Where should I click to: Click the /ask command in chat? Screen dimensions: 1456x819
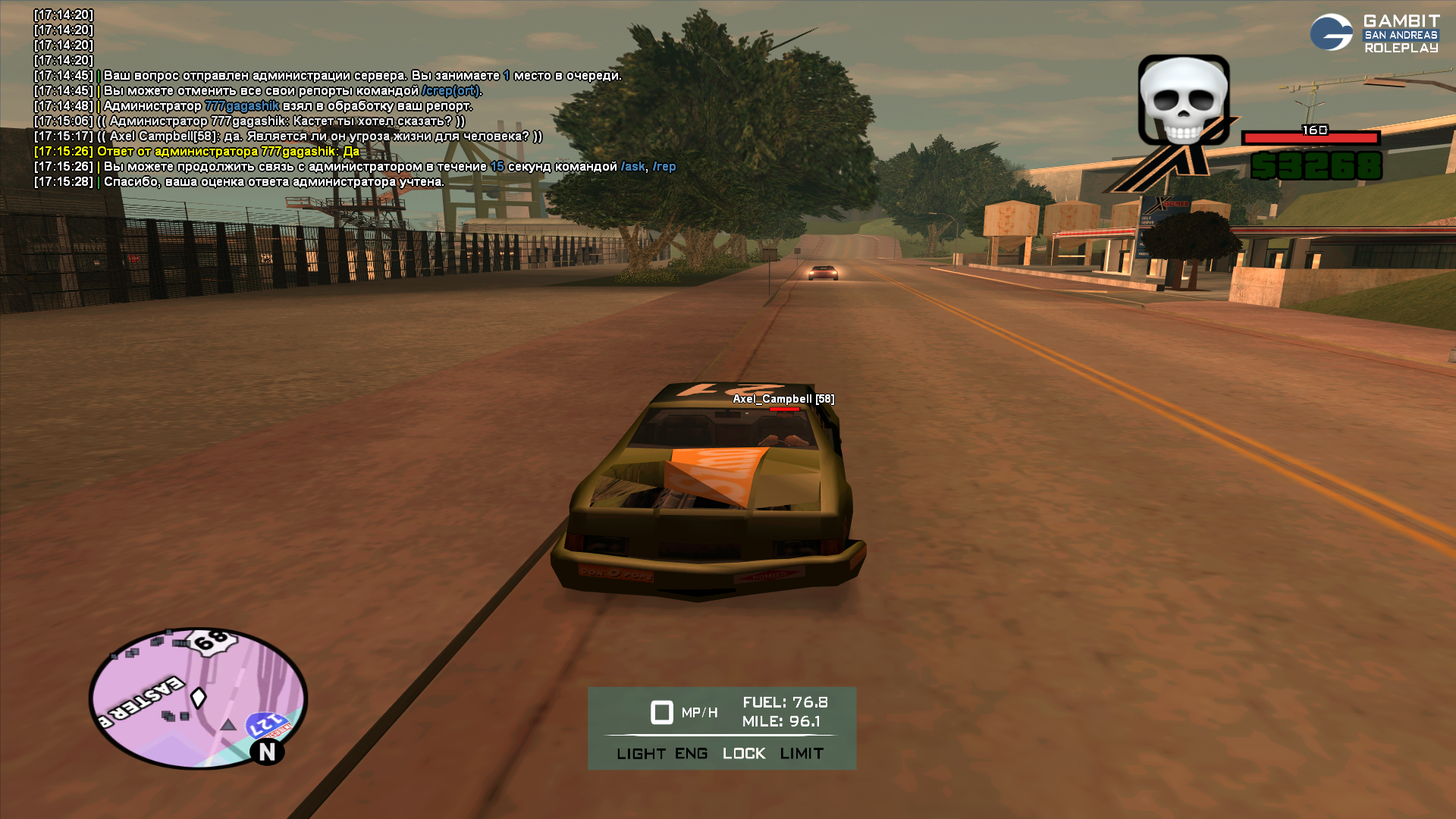[x=633, y=167]
